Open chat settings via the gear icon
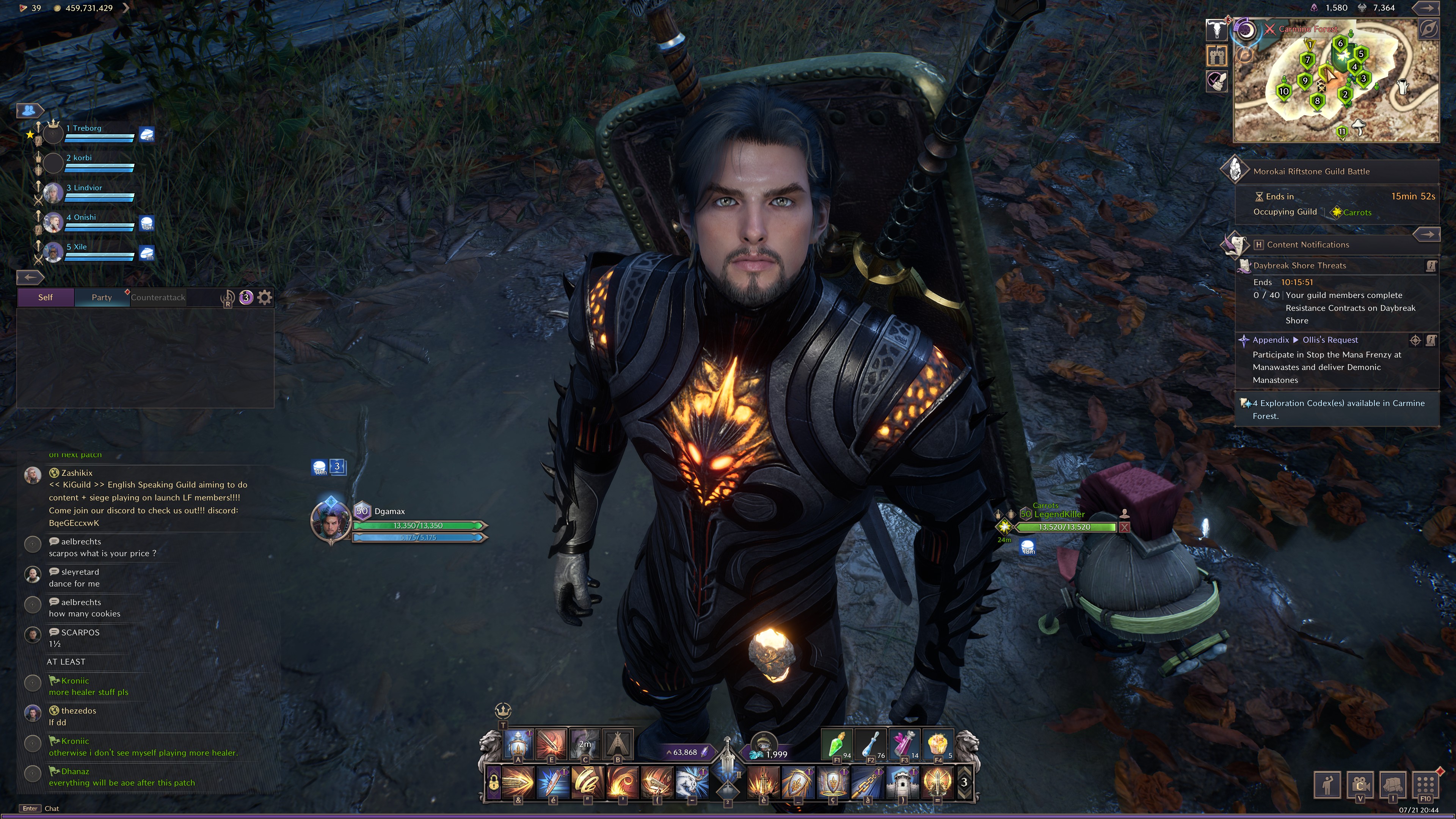This screenshot has height=819, width=1456. point(265,297)
